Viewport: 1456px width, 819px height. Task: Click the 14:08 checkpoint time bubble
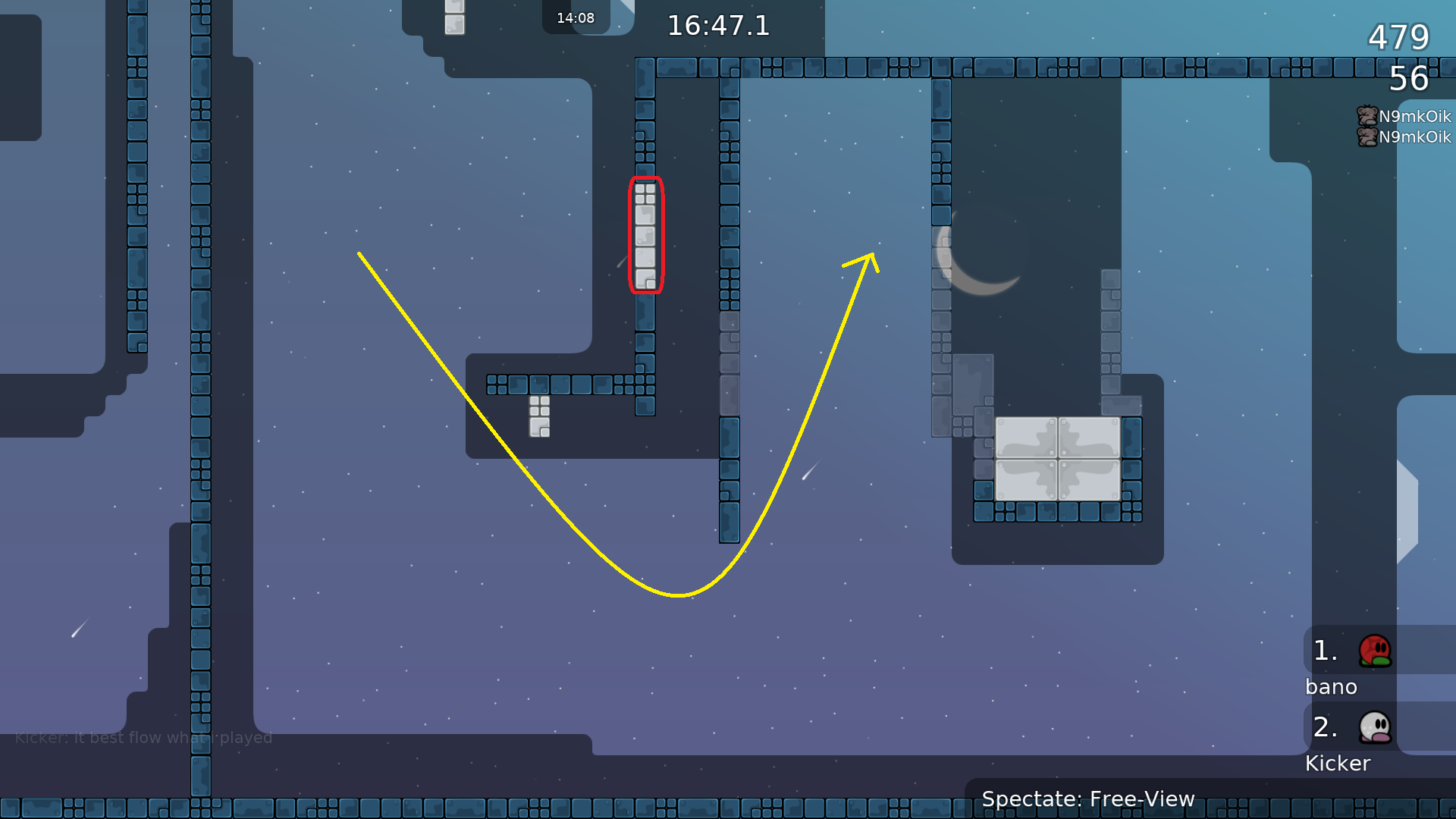coord(576,17)
